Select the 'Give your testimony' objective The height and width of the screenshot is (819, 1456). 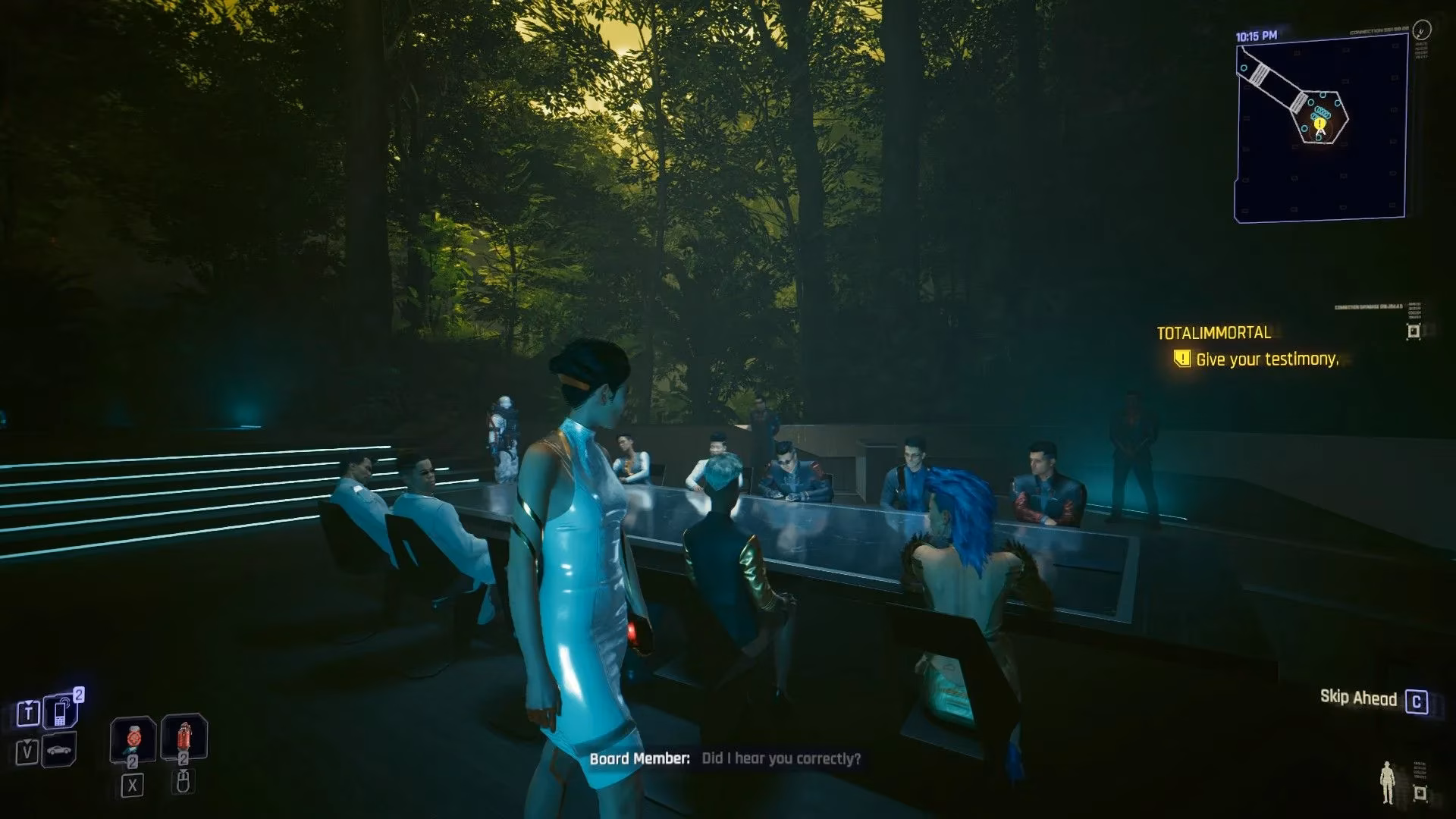click(x=1266, y=359)
